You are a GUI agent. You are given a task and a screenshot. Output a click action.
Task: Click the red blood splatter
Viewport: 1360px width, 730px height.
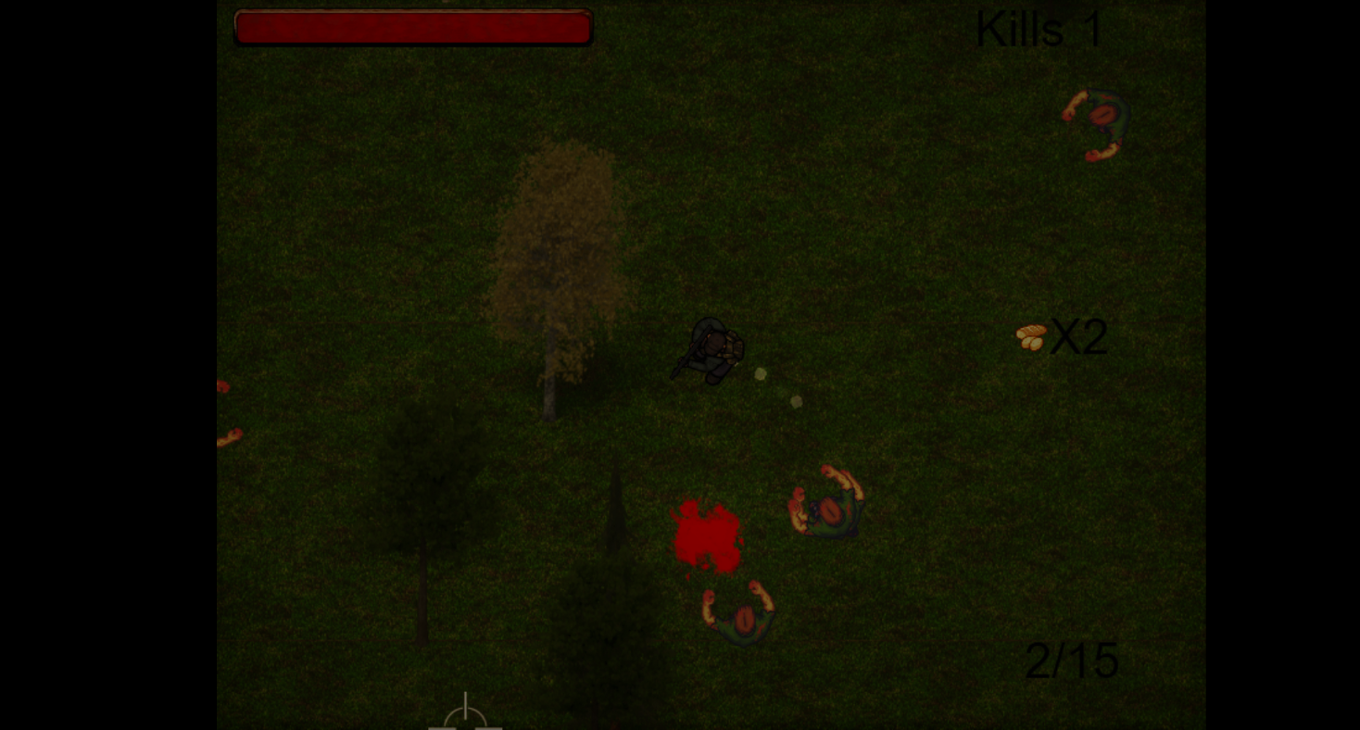(706, 532)
